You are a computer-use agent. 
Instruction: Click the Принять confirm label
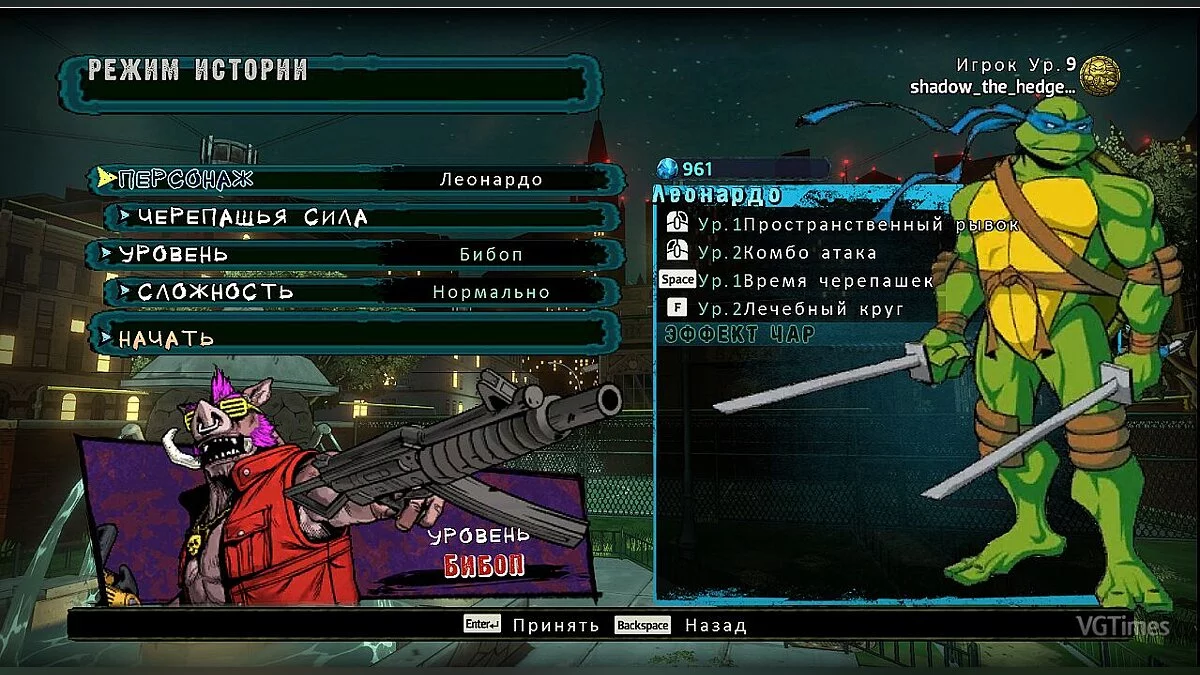click(x=555, y=626)
